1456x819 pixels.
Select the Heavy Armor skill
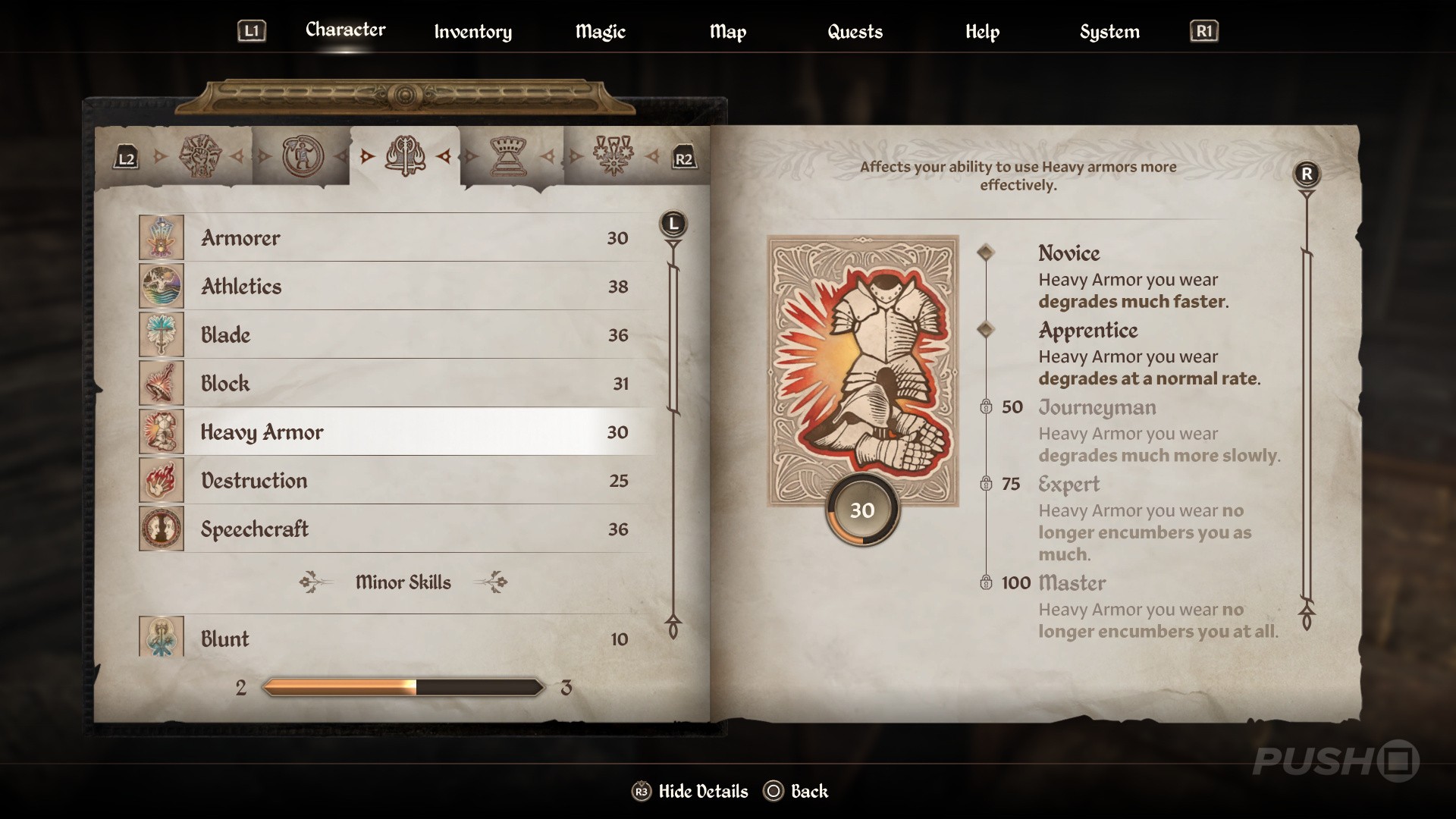[x=394, y=432]
